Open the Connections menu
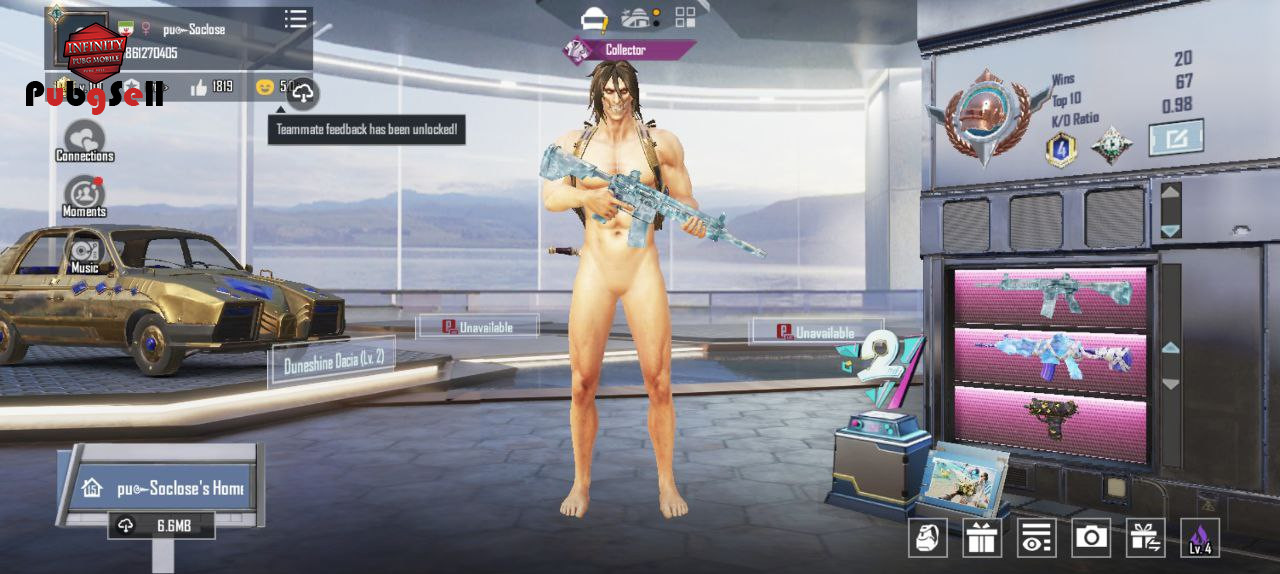 coord(84,140)
